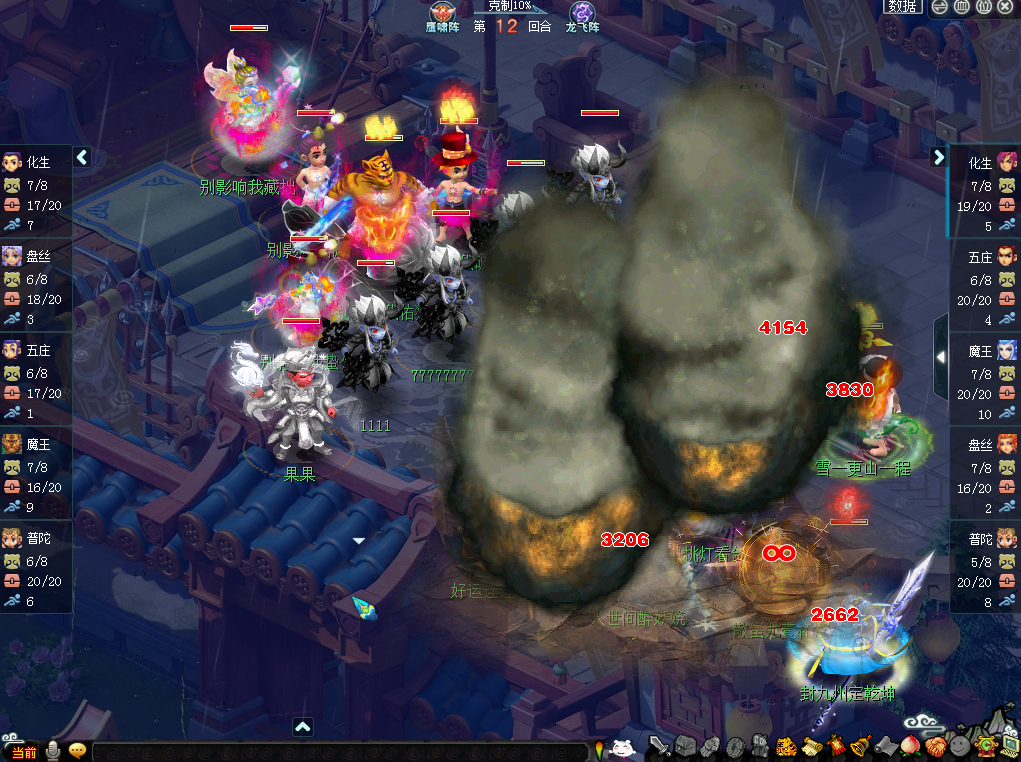This screenshot has width=1021, height=762.
Task: Select right team member 魔王 row
Action: 984,380
